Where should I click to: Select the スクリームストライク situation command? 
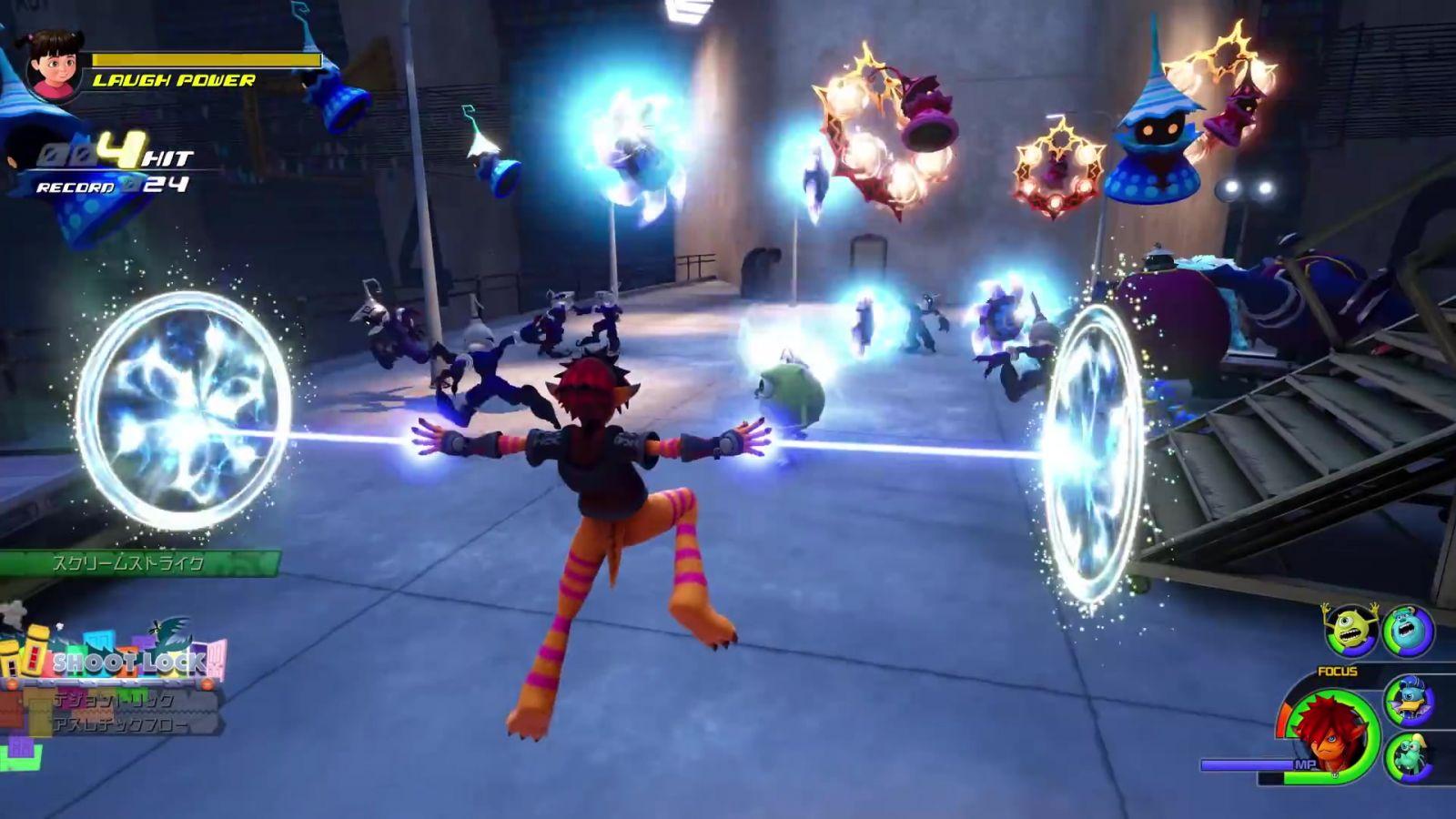point(136,563)
